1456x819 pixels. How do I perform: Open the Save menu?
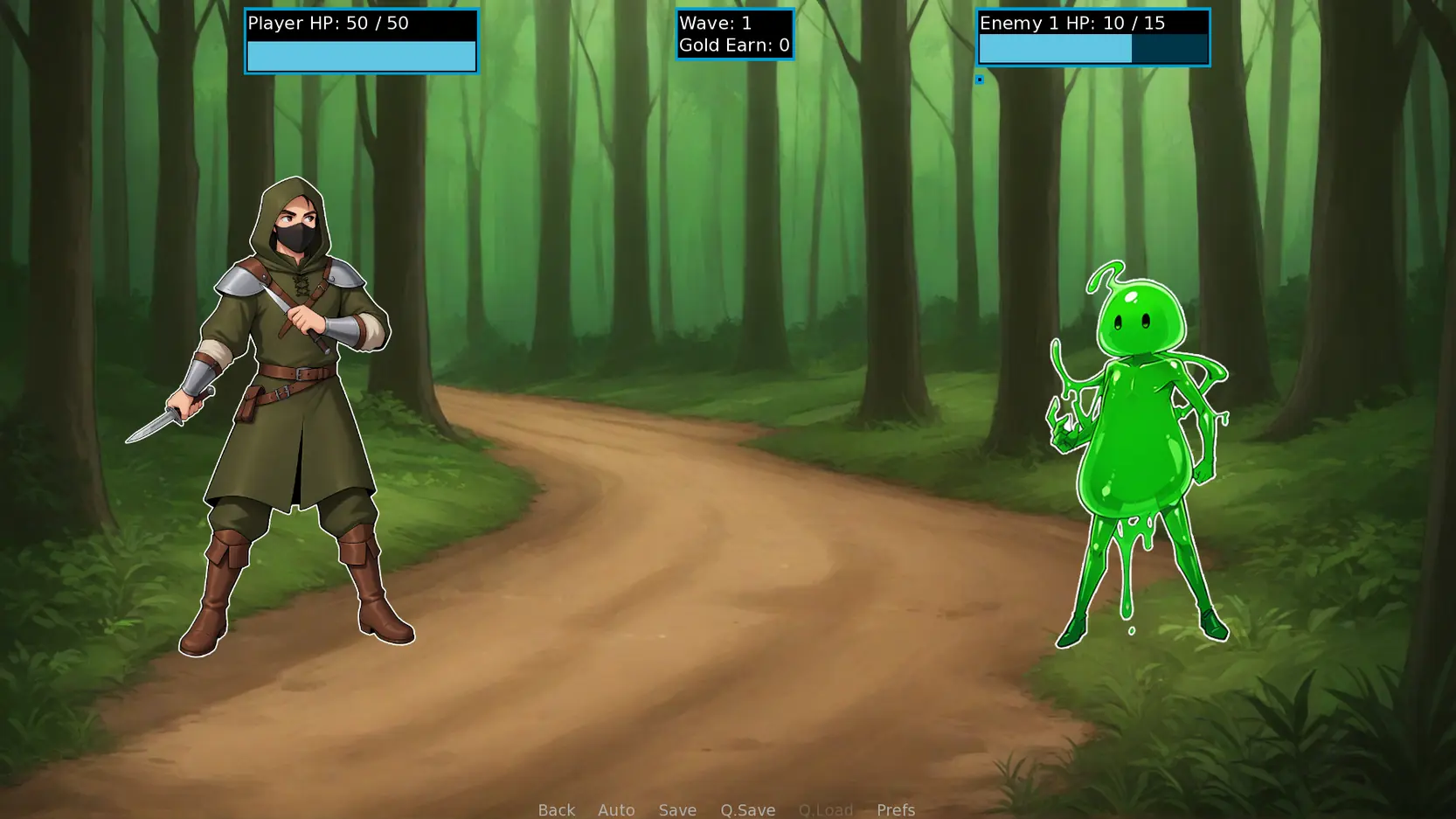(677, 809)
